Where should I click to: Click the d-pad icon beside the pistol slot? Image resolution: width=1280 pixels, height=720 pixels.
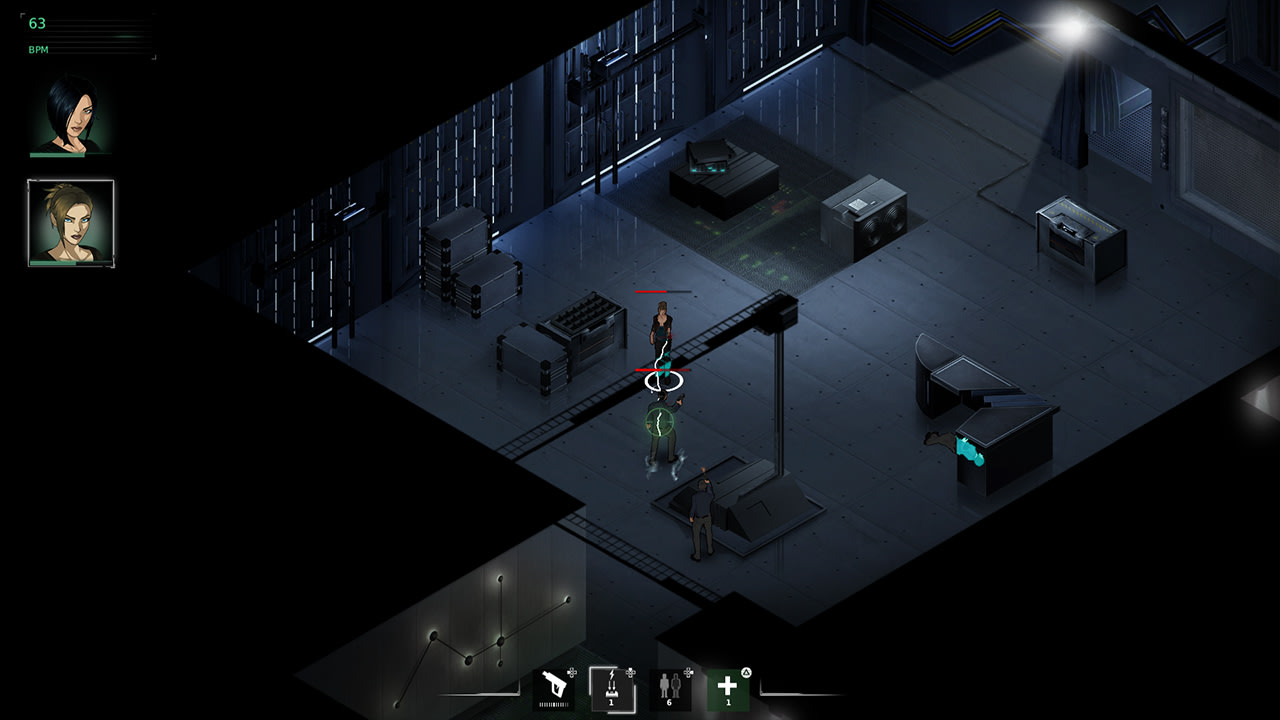point(572,672)
